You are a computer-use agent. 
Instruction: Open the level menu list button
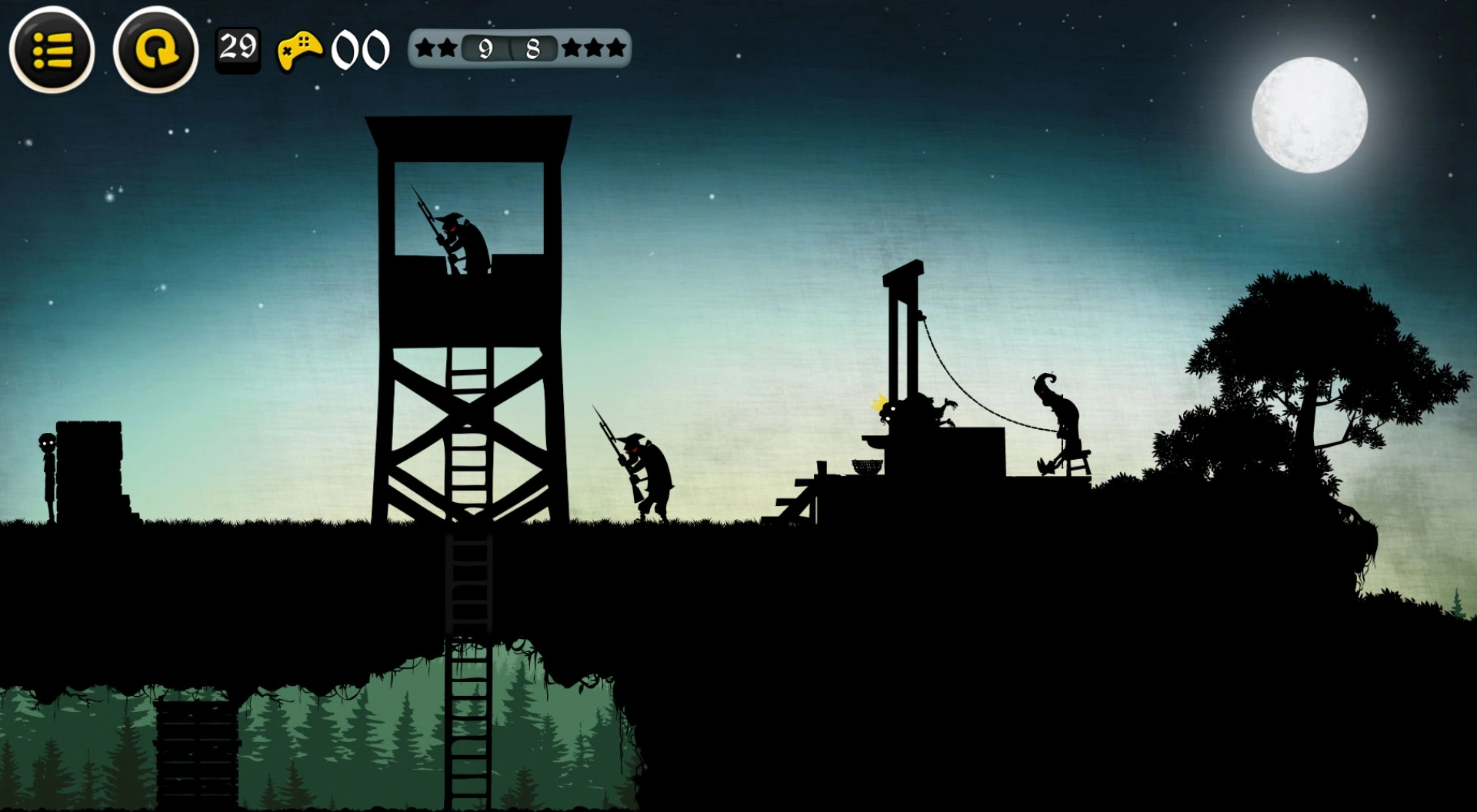click(52, 50)
